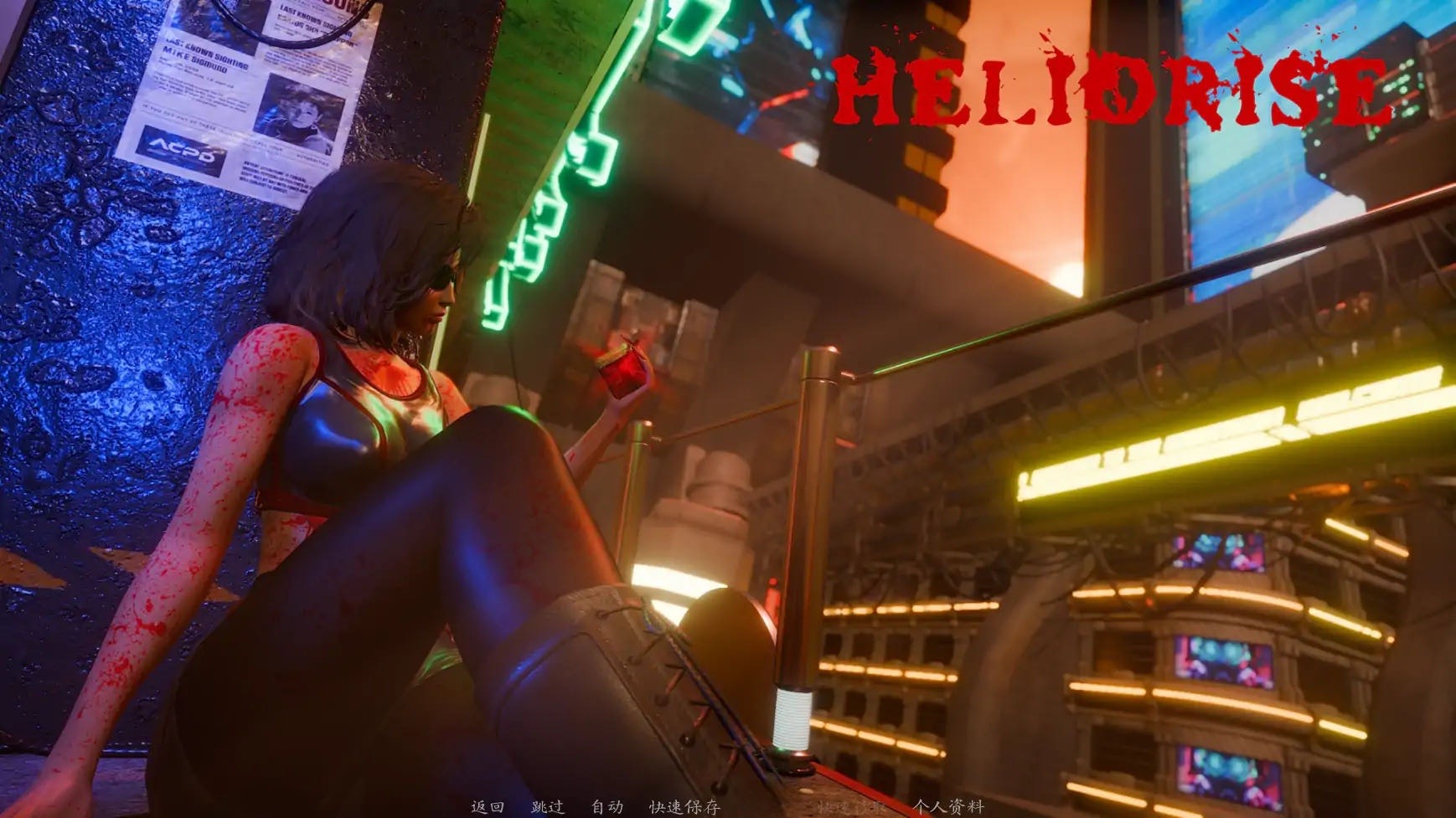Activate 跳过 (Skip) in the quick menu

pyautogui.click(x=547, y=807)
